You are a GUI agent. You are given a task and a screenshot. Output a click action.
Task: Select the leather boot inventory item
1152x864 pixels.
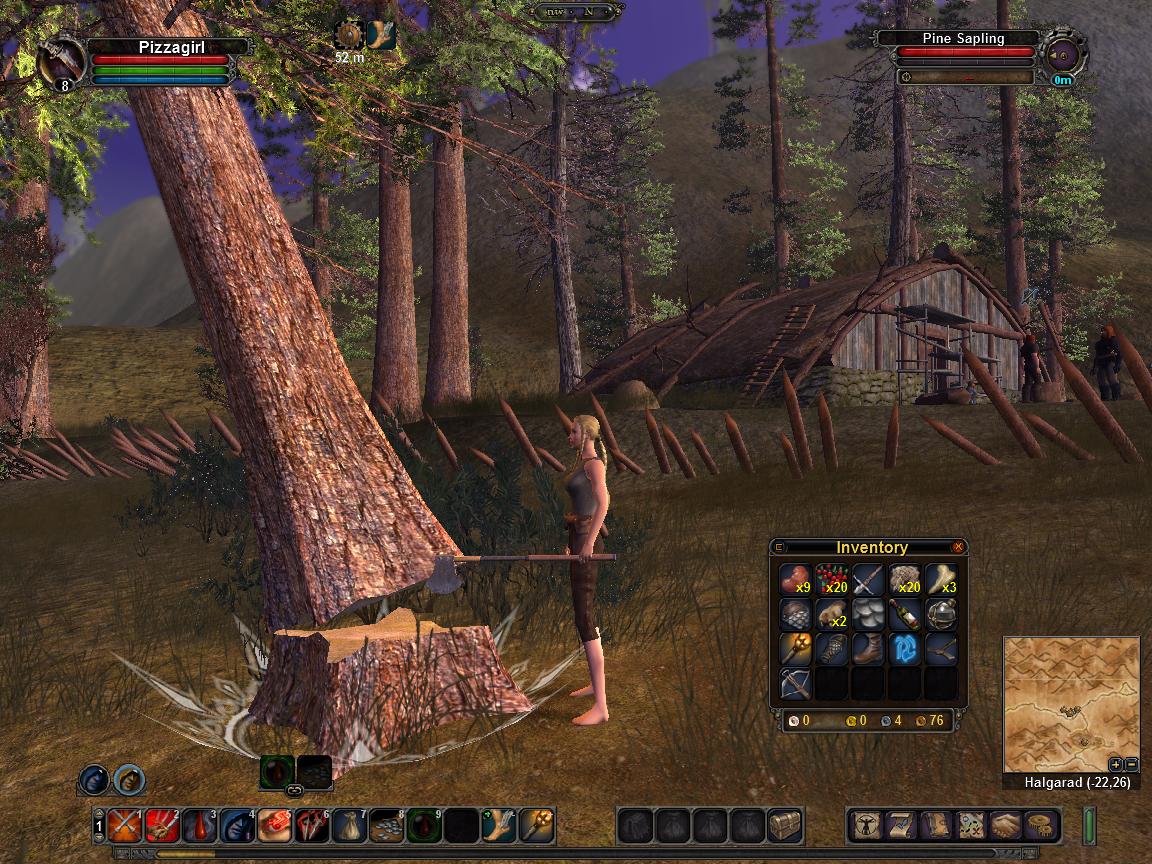pyautogui.click(x=868, y=649)
